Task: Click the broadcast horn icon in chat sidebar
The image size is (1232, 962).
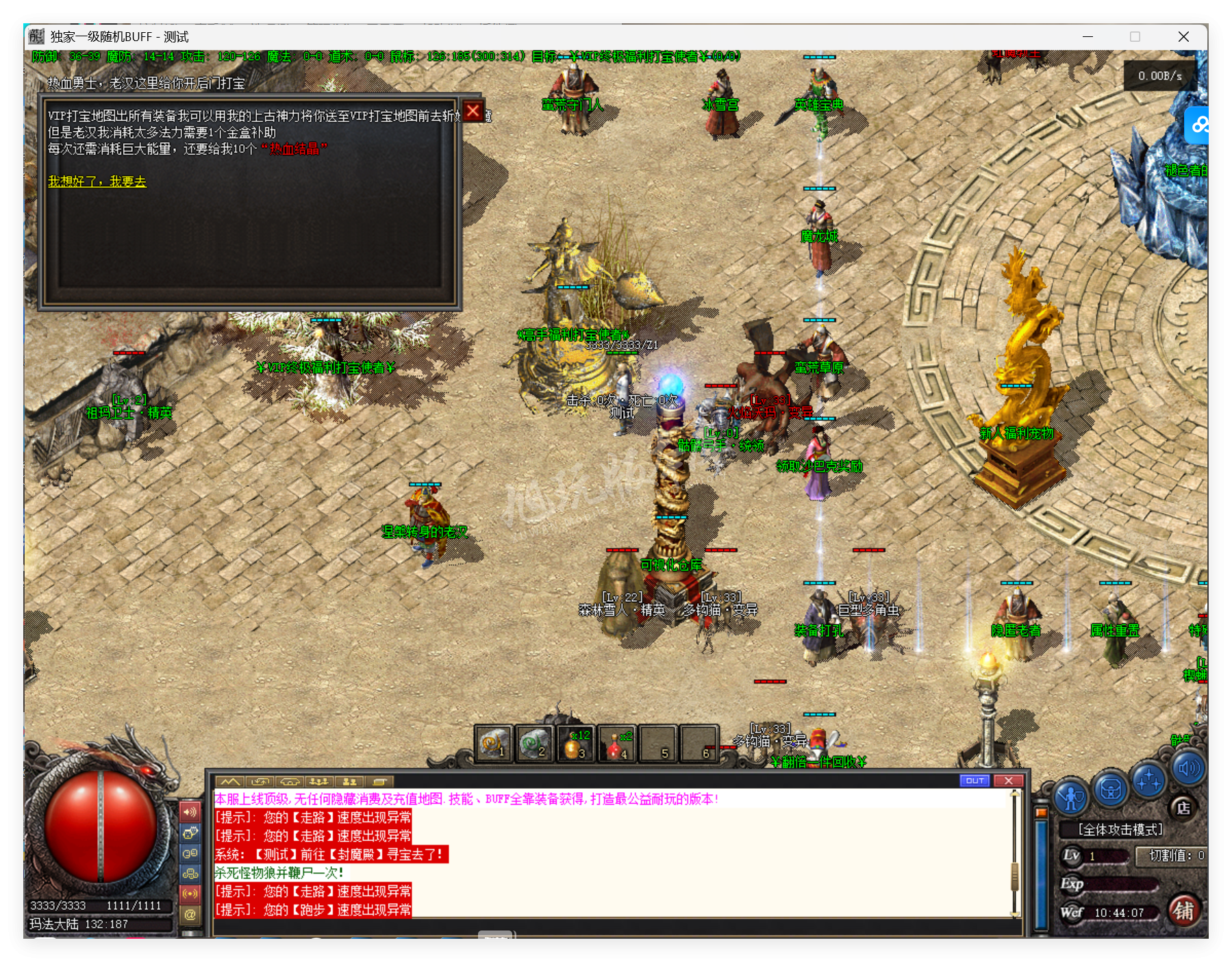Action: pos(190,892)
